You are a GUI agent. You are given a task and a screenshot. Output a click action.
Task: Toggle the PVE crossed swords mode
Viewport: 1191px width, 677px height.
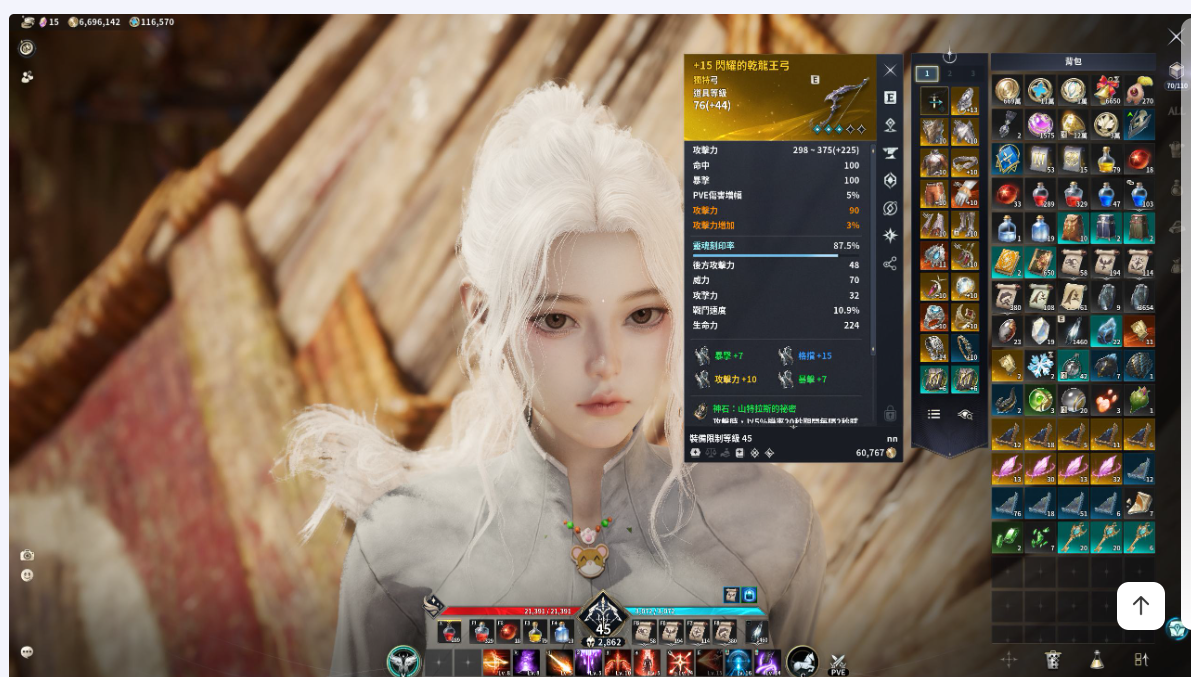(x=838, y=662)
